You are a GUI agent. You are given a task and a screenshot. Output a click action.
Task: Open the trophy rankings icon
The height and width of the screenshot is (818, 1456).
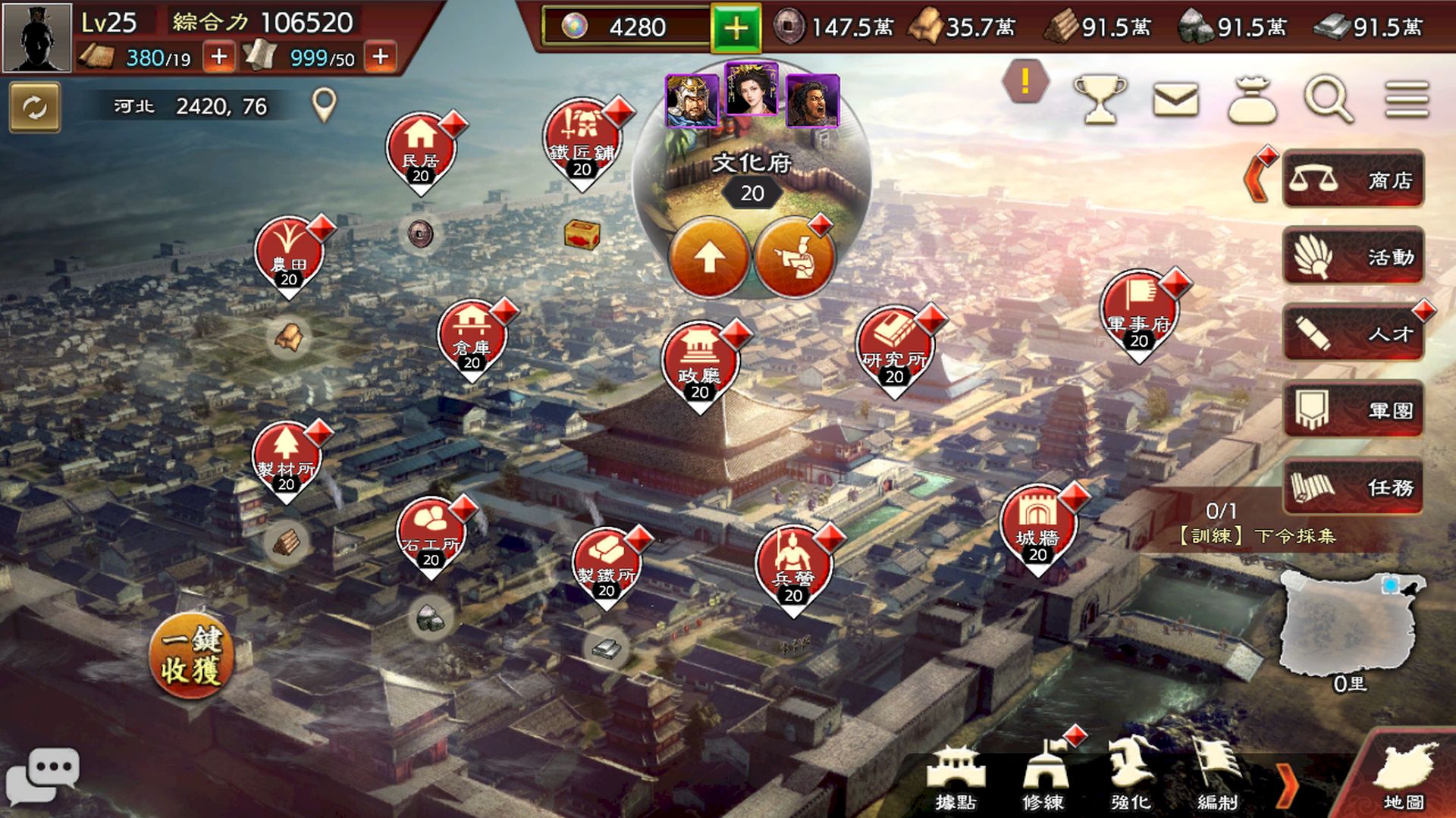tap(1100, 99)
